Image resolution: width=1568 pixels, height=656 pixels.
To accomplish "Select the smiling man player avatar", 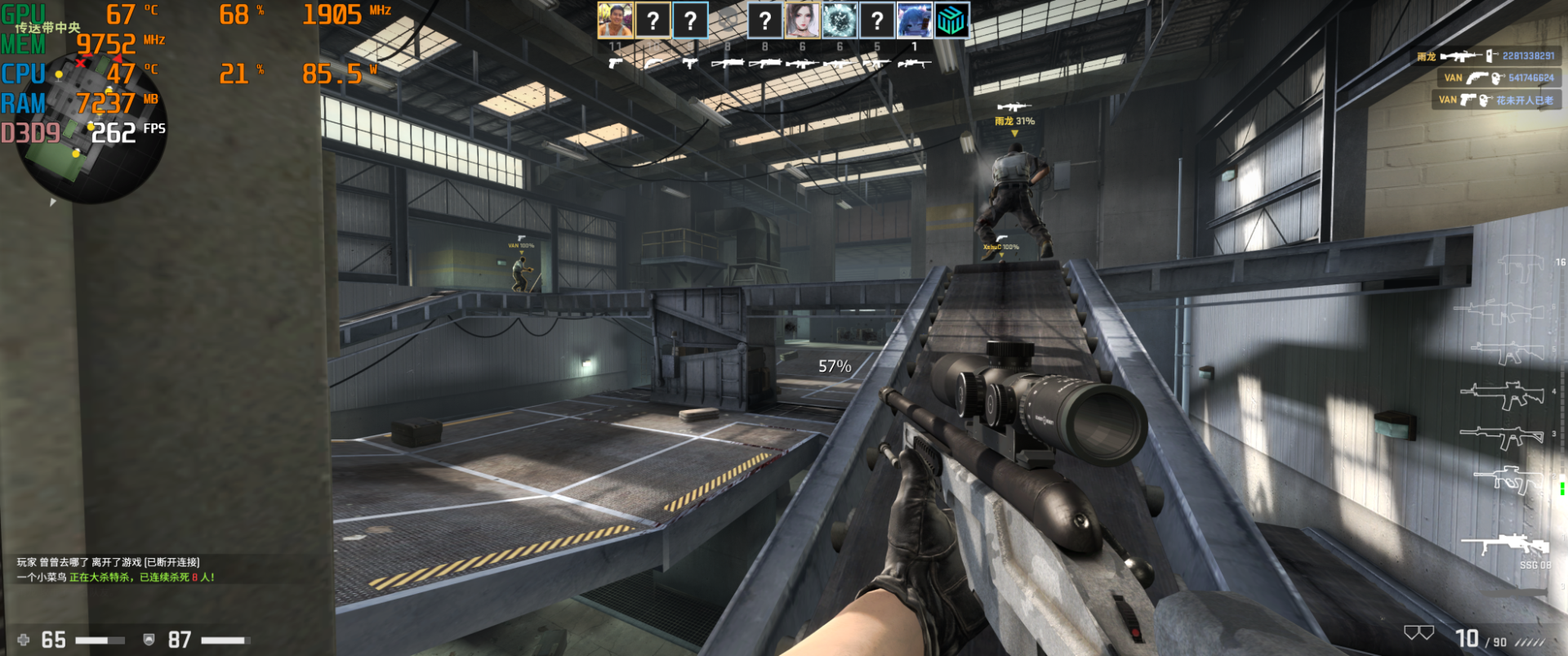I will click(x=615, y=20).
